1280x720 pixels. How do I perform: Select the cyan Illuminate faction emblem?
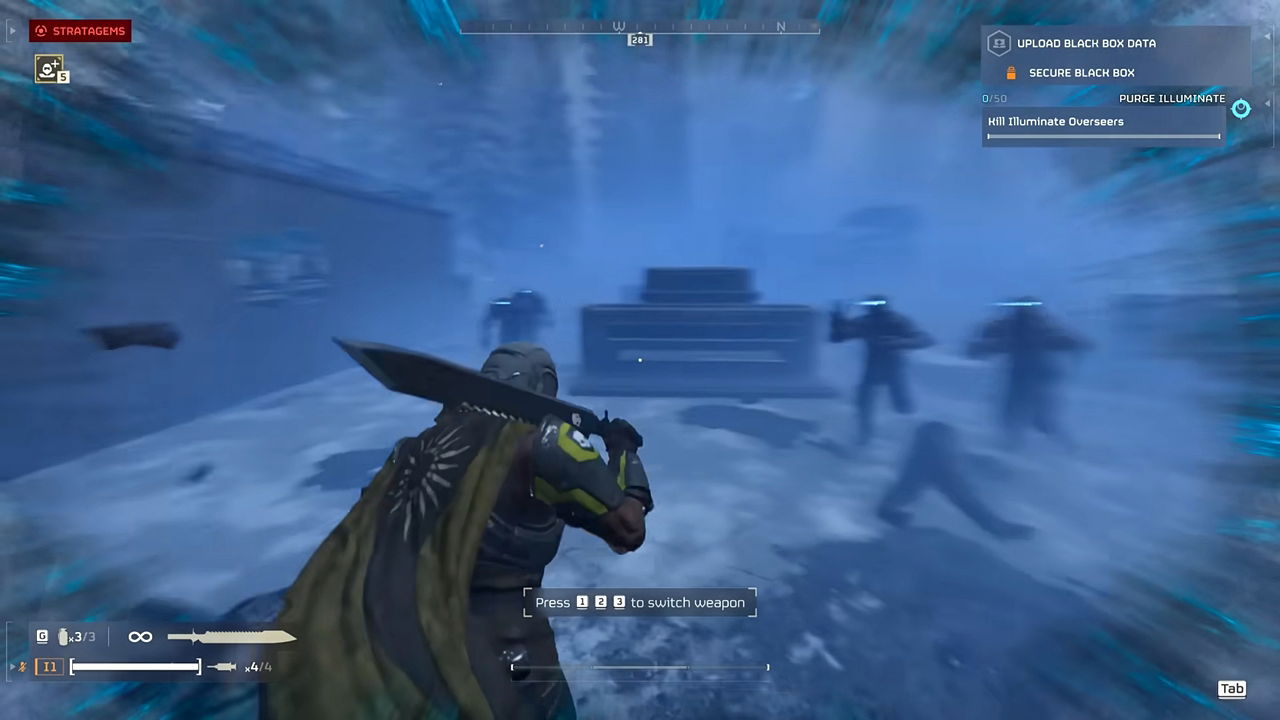pos(1240,109)
